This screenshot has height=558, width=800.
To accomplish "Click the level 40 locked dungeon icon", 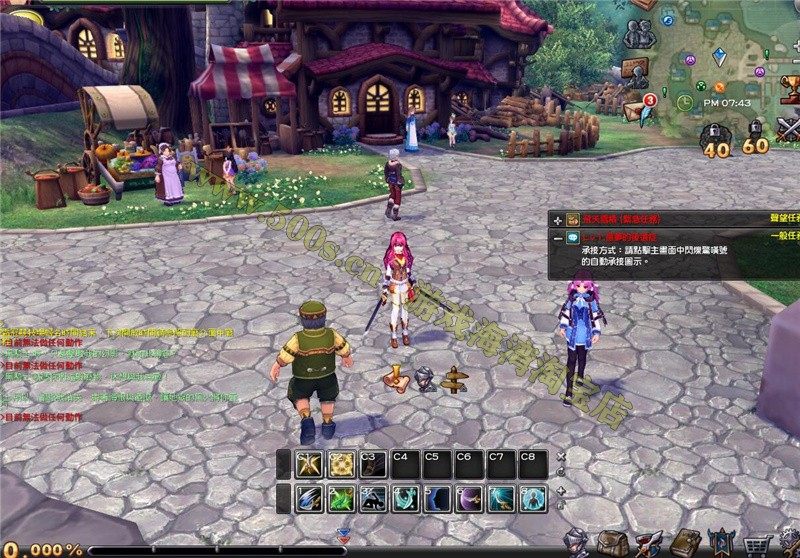I will [714, 140].
